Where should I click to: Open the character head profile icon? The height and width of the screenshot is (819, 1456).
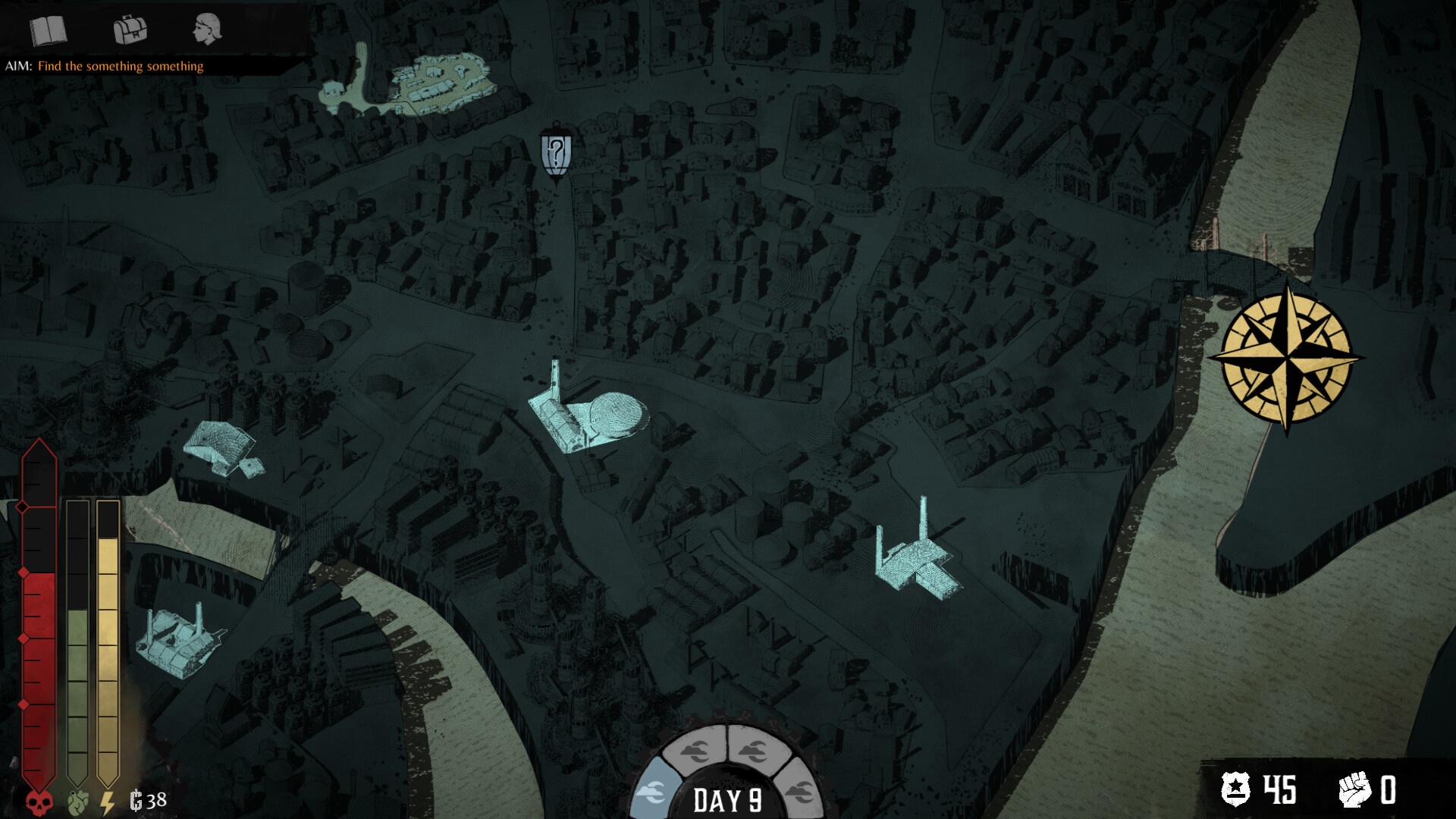206,30
